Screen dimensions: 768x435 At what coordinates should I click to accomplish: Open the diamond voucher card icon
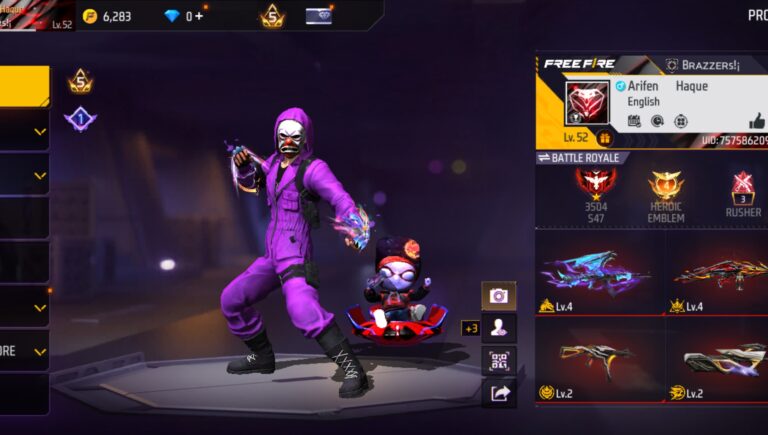tap(319, 16)
